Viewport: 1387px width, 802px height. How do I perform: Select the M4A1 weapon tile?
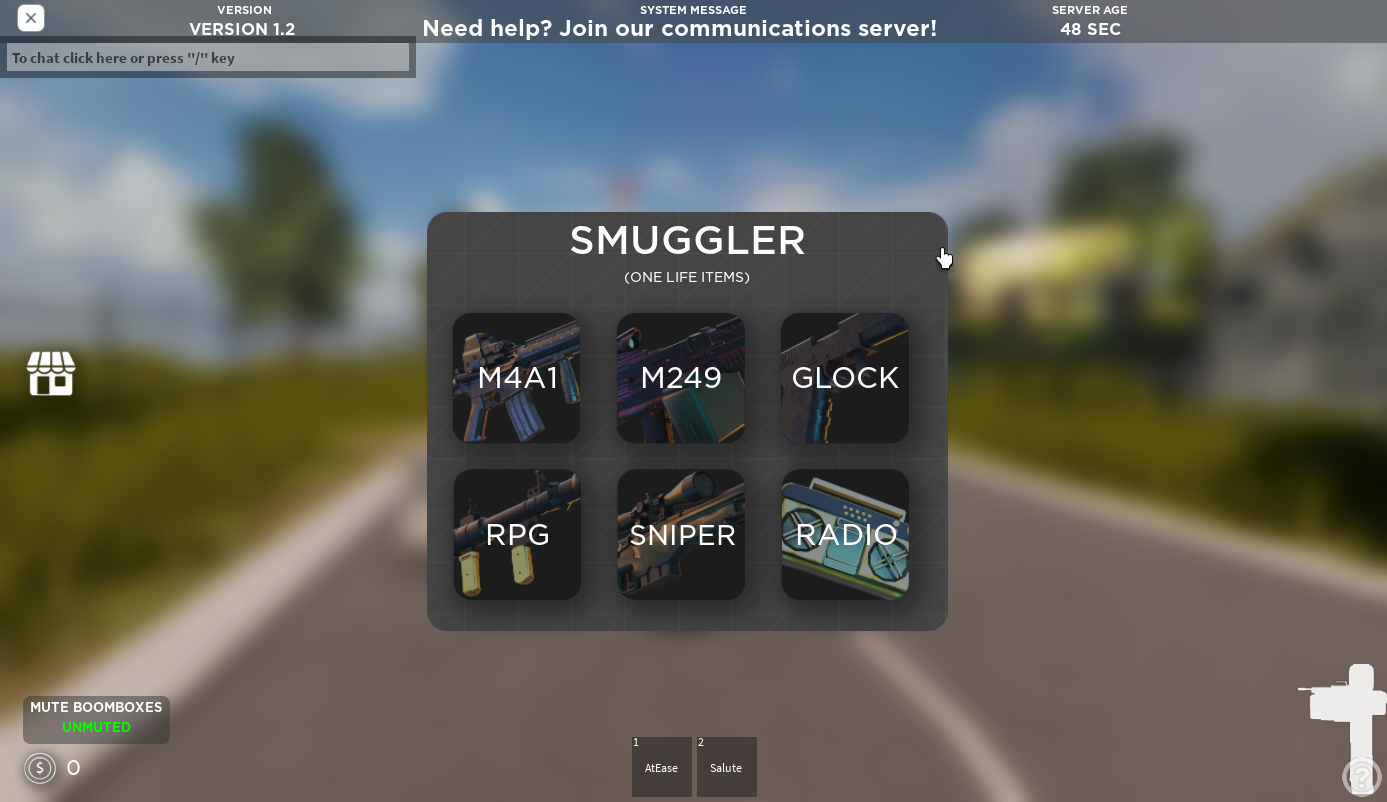tap(516, 378)
